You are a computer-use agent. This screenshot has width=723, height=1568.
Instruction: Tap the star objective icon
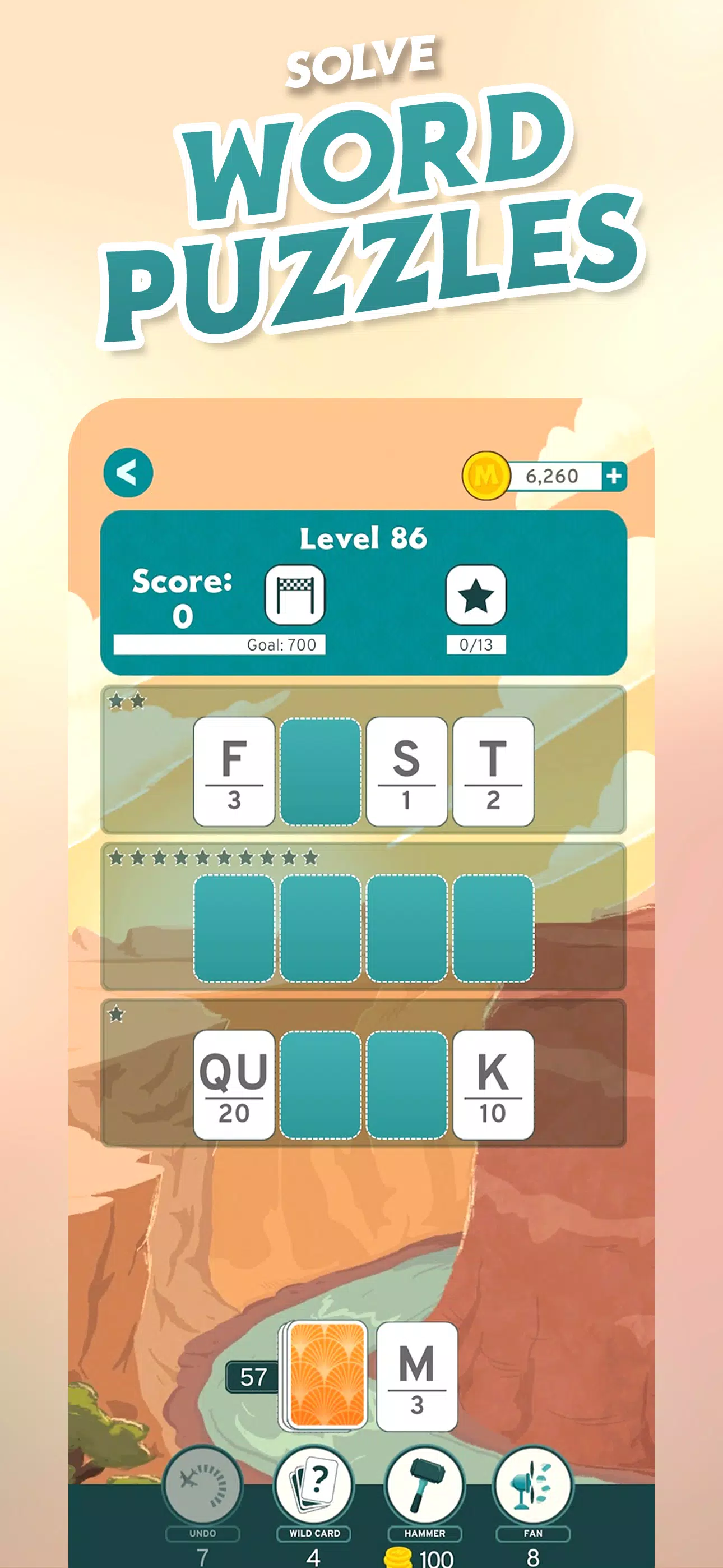click(476, 594)
